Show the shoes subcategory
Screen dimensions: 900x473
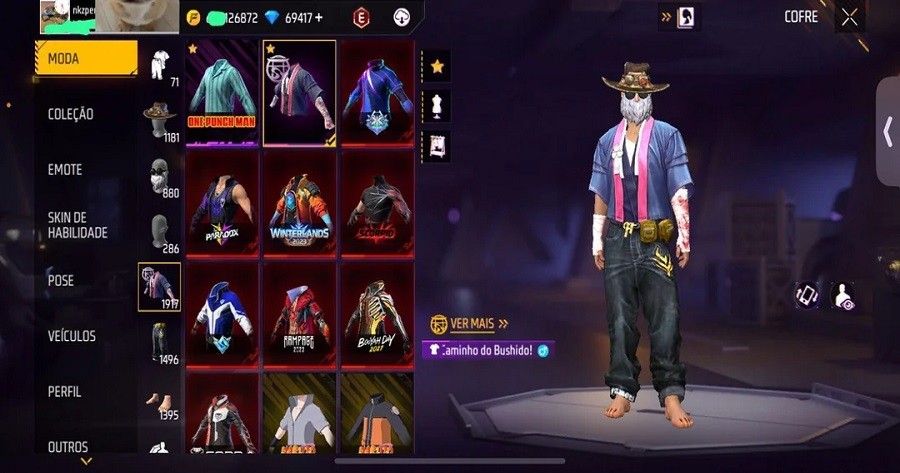tap(159, 400)
